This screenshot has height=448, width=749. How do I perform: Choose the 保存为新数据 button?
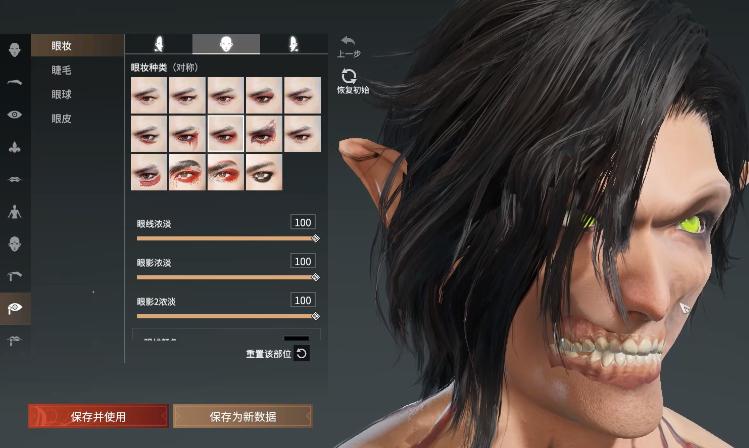242,416
